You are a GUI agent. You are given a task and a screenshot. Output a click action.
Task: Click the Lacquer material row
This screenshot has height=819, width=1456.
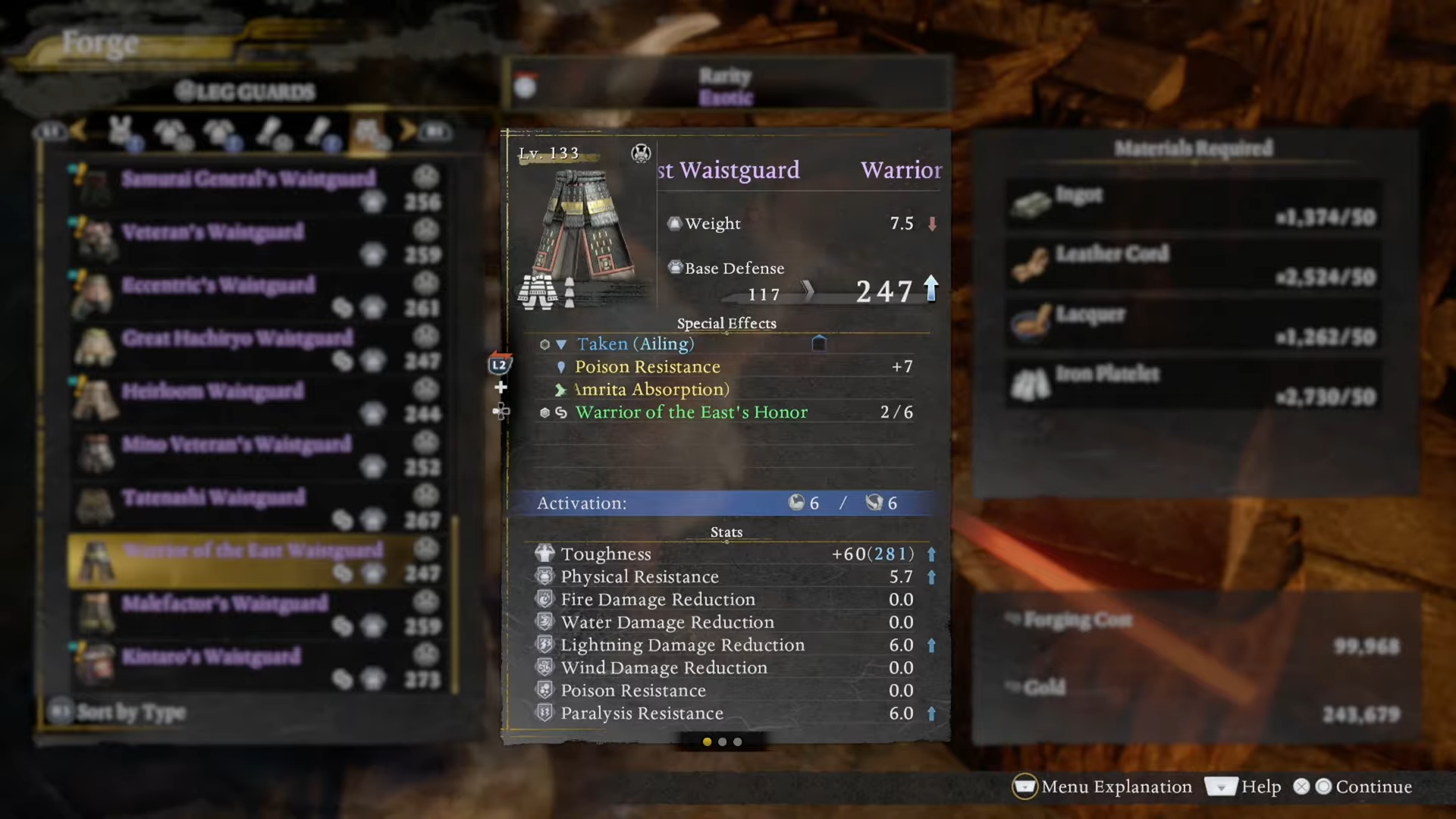(1194, 325)
